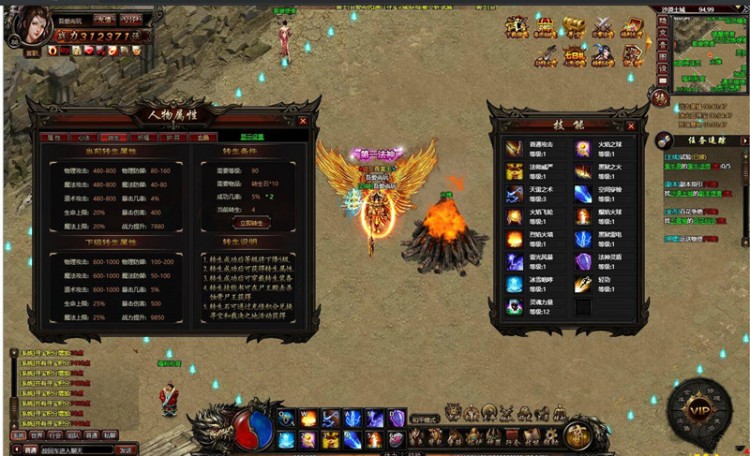Close the character attributes window

coord(302,120)
